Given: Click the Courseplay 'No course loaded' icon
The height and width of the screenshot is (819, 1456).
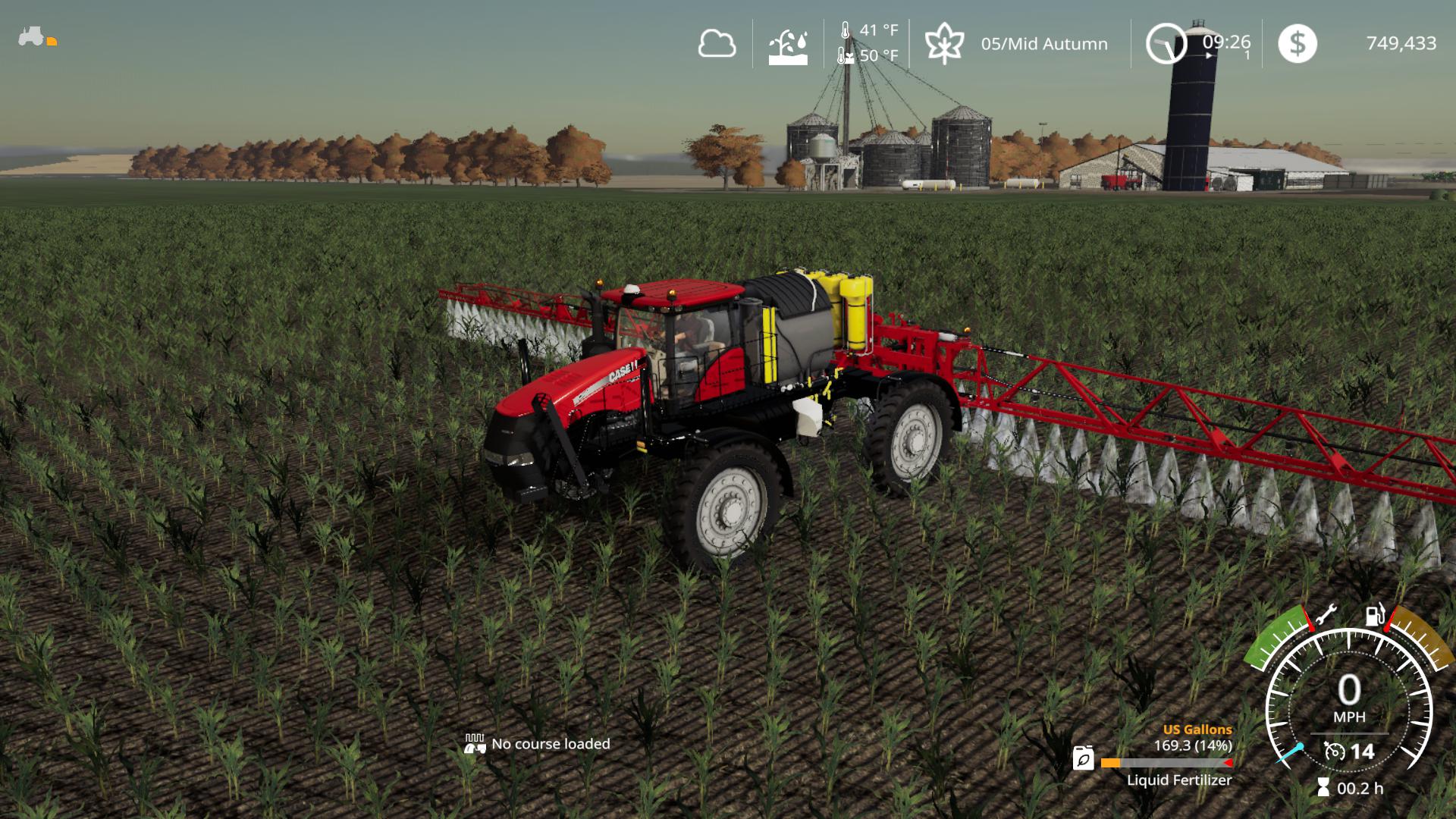Looking at the screenshot, I should click(x=475, y=744).
